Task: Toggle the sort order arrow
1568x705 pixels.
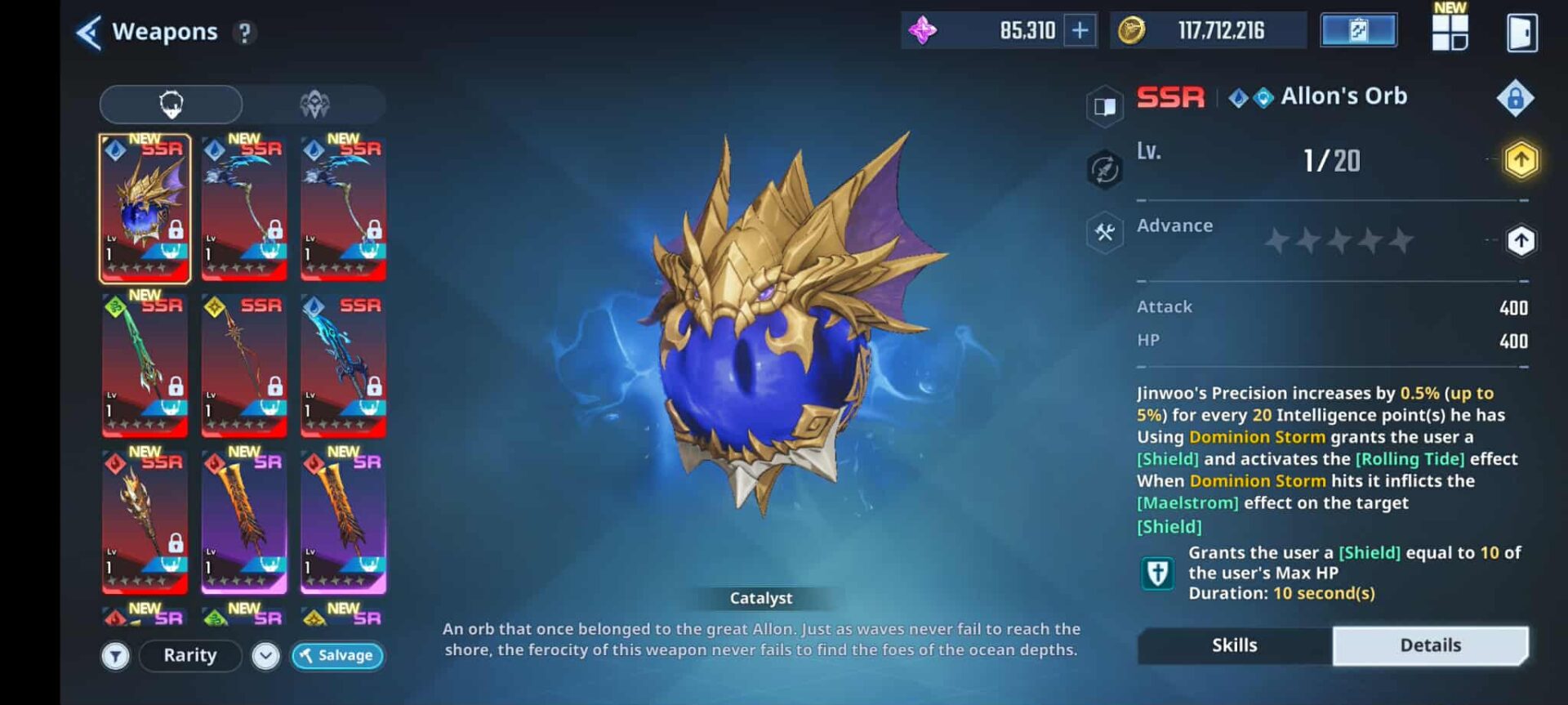Action: click(265, 656)
